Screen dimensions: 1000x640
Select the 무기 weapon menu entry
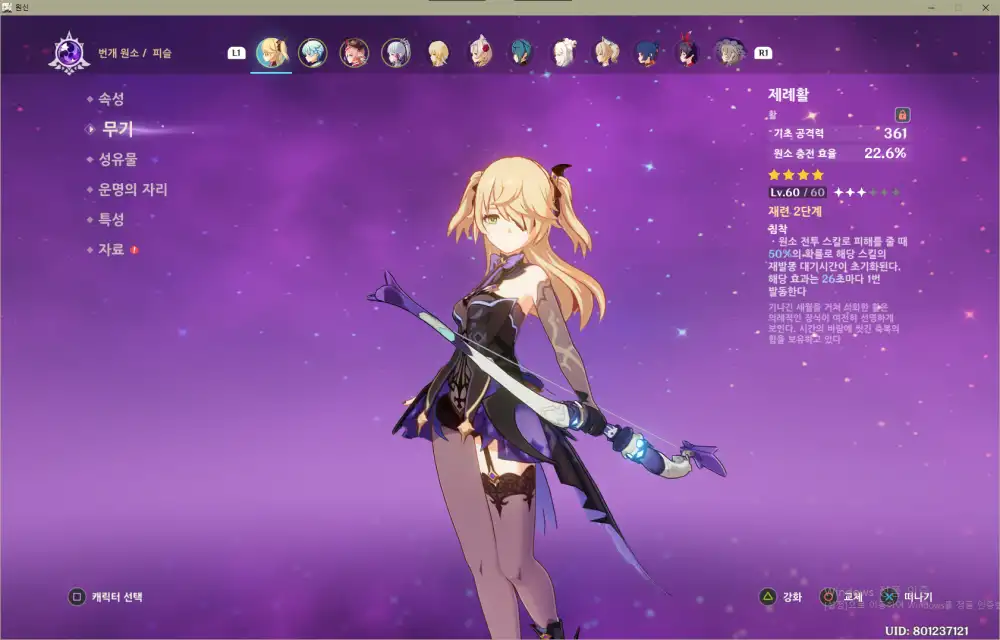click(x=117, y=129)
